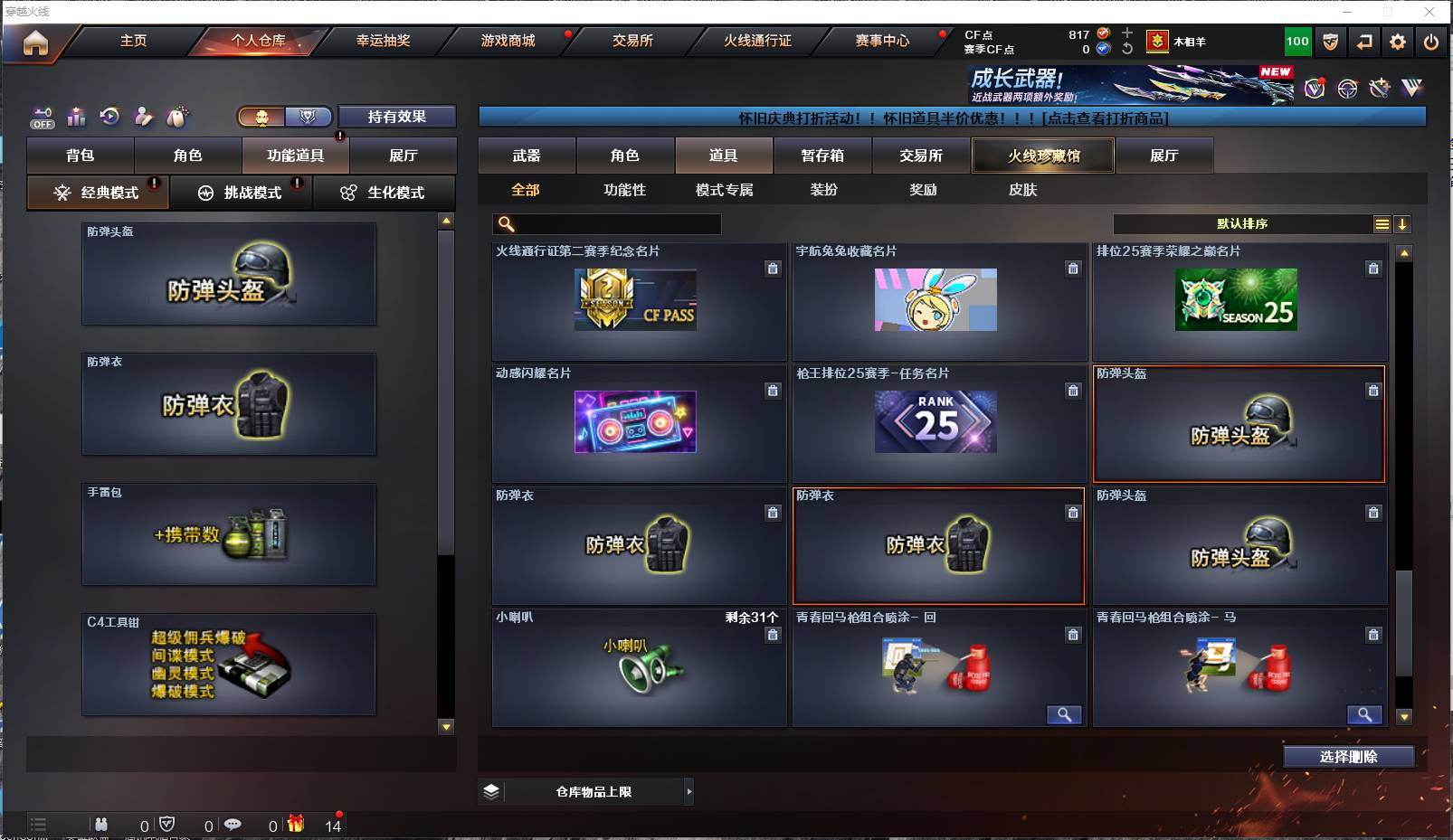Click the green 100 progress indicator
The height and width of the screenshot is (840, 1453).
1296,41
